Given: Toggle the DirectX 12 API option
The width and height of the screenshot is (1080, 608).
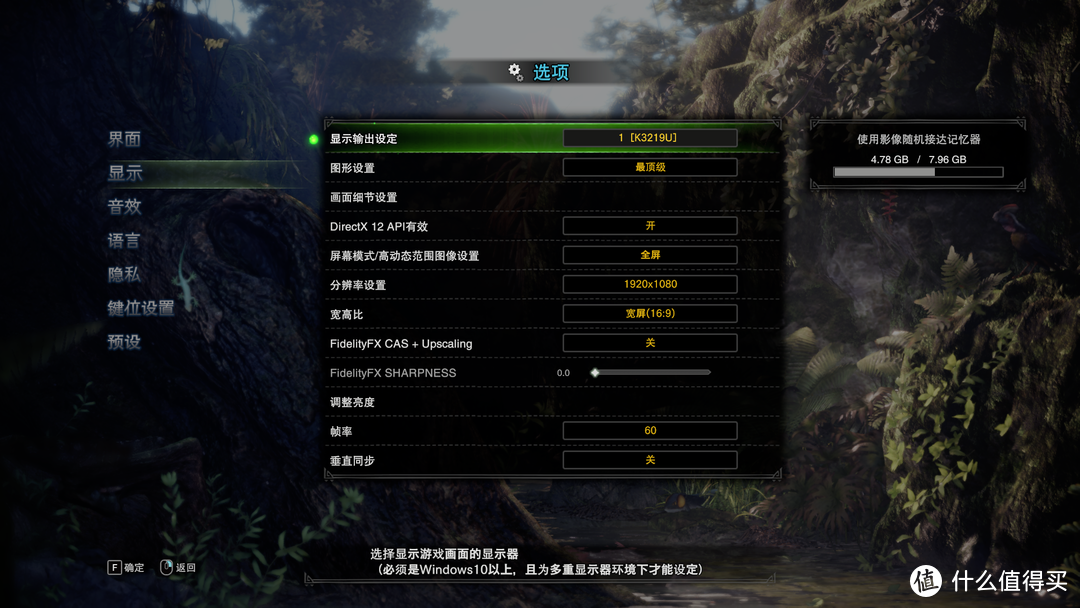Looking at the screenshot, I should (650, 226).
